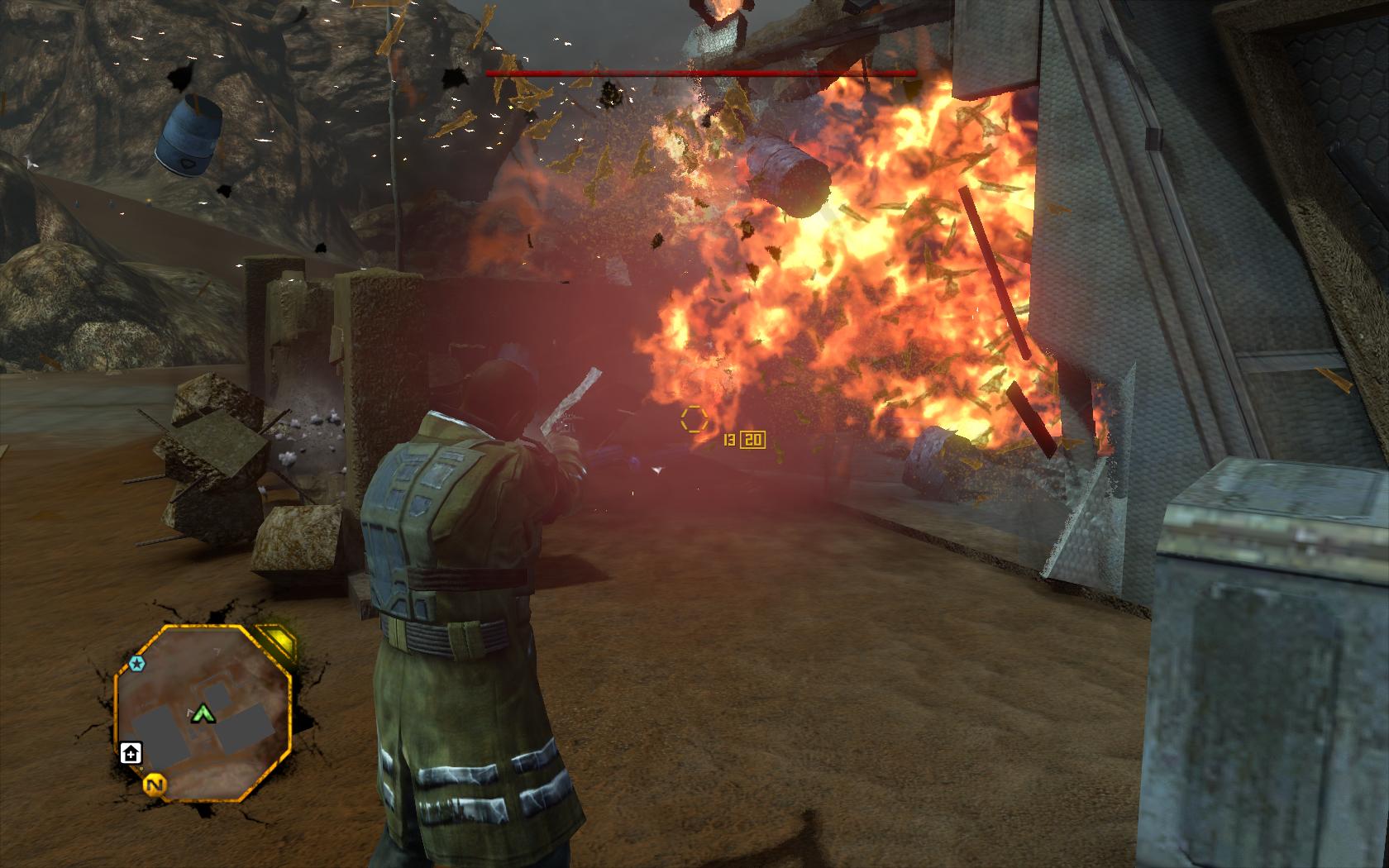This screenshot has width=1389, height=868.
Task: Click the north compass N marker
Action: pos(153,785)
